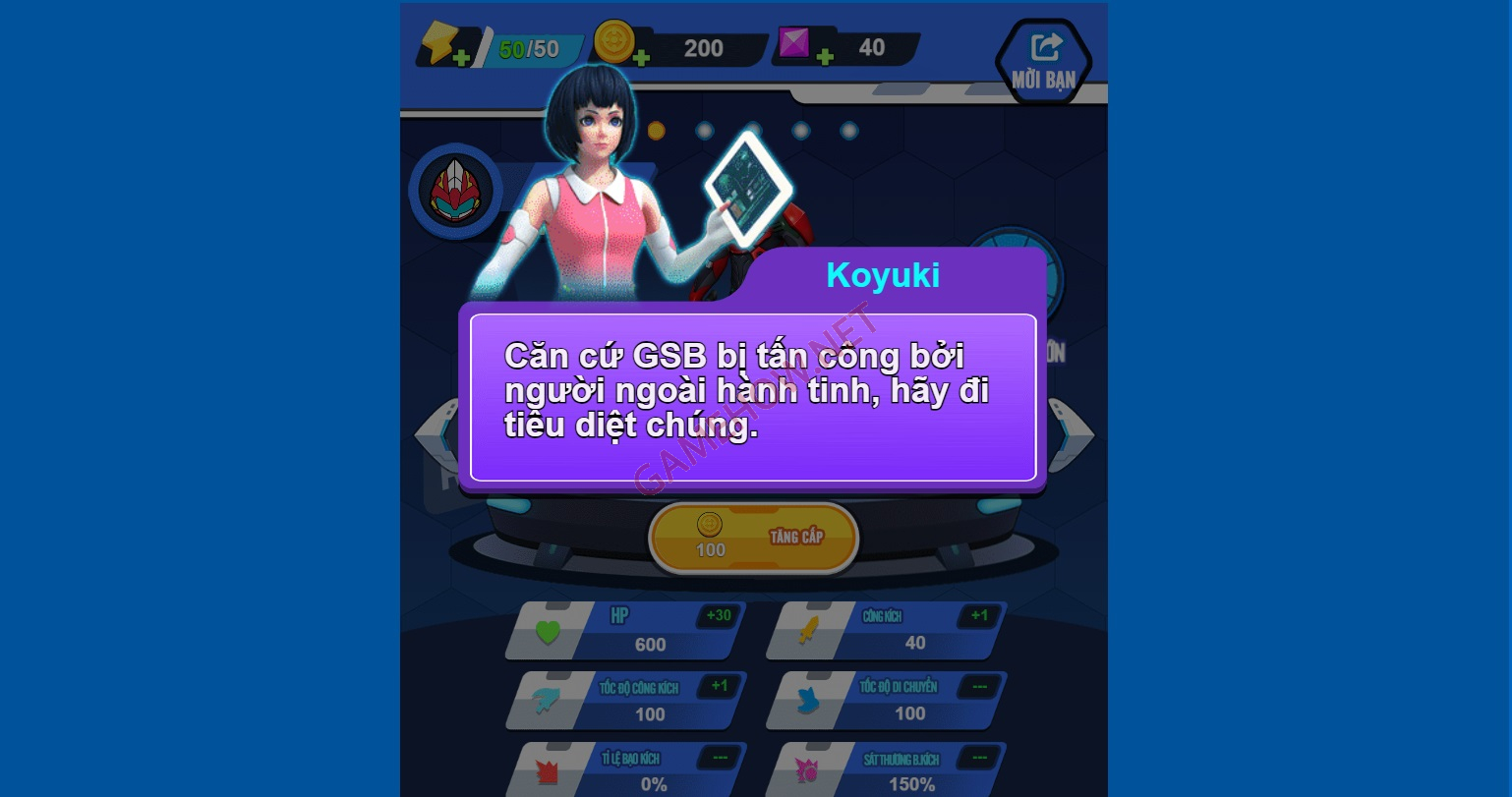
Task: Select the Koyuki nameplate header
Action: 882,275
